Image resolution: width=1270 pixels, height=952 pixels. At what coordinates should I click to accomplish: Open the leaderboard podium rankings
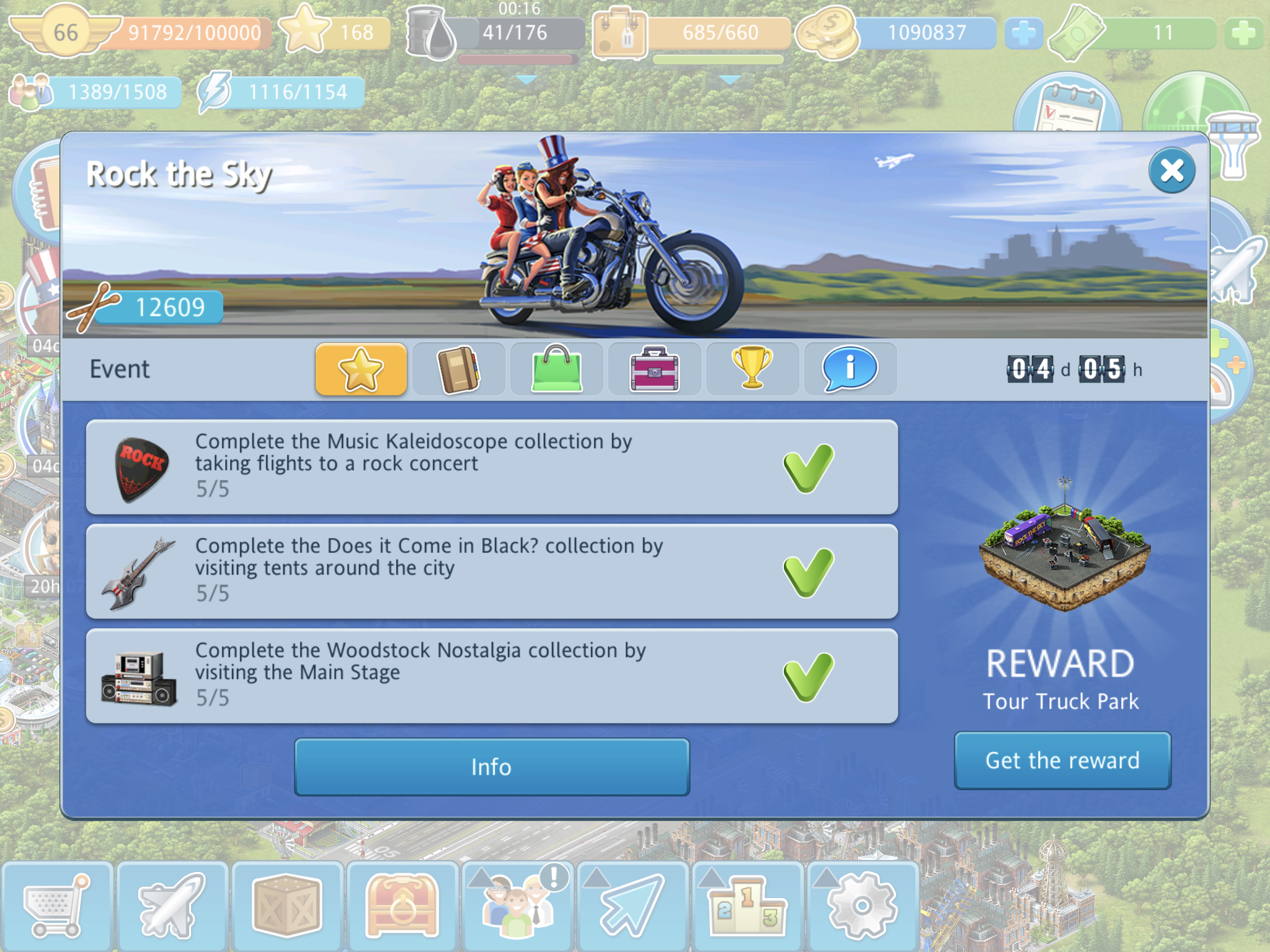747,906
